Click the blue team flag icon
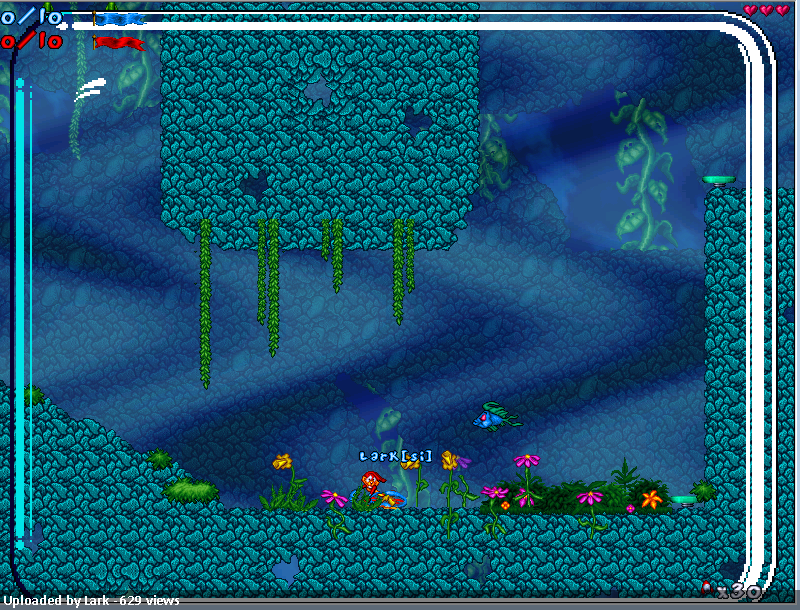This screenshot has height=610, width=800. [118, 18]
